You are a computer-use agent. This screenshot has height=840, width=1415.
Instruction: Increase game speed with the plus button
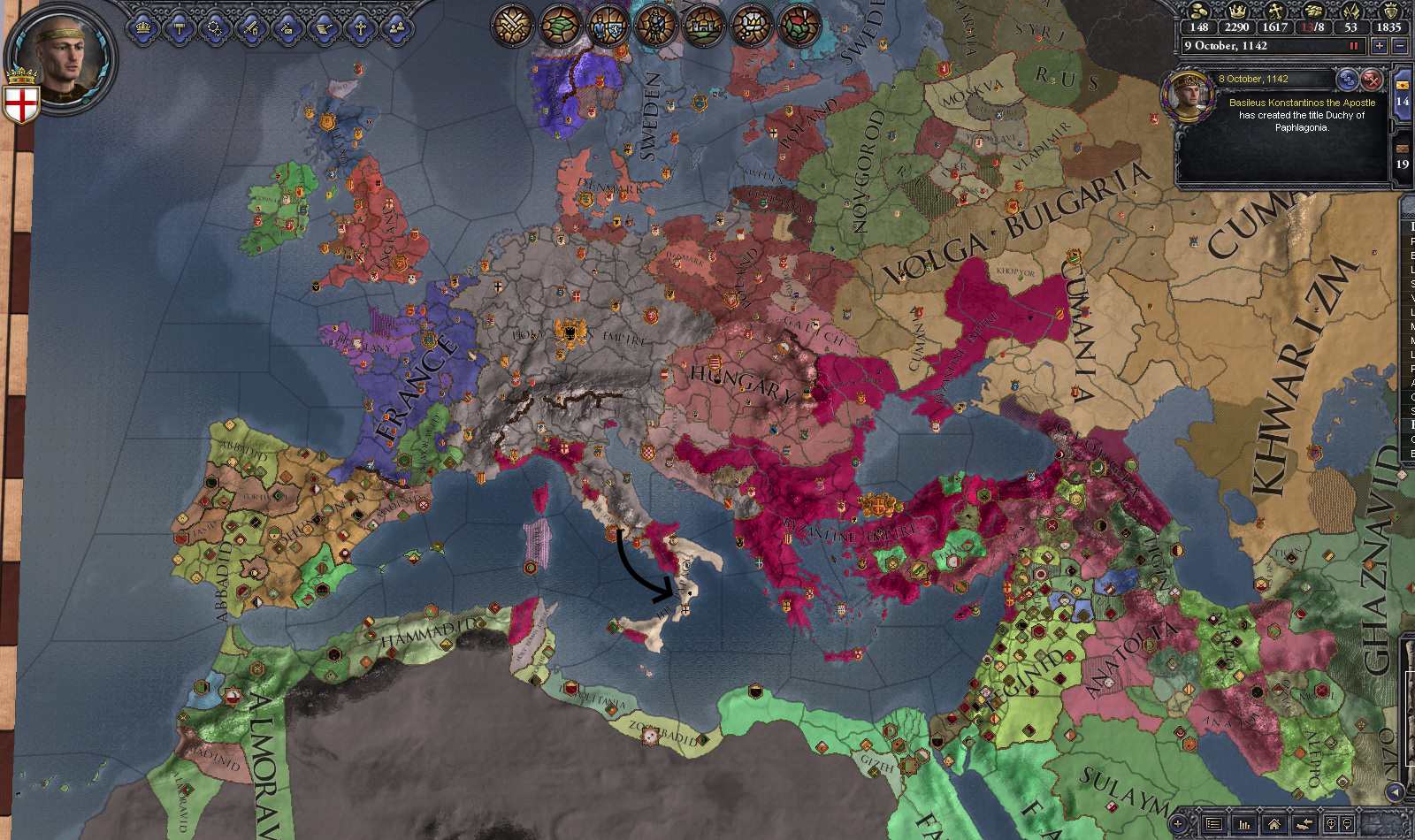1379,46
